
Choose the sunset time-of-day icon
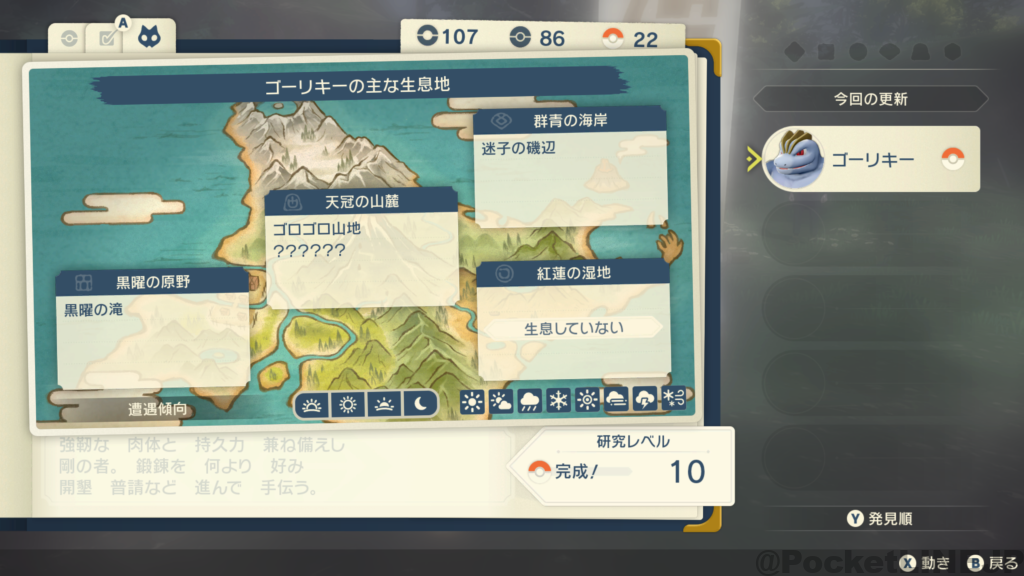[384, 404]
